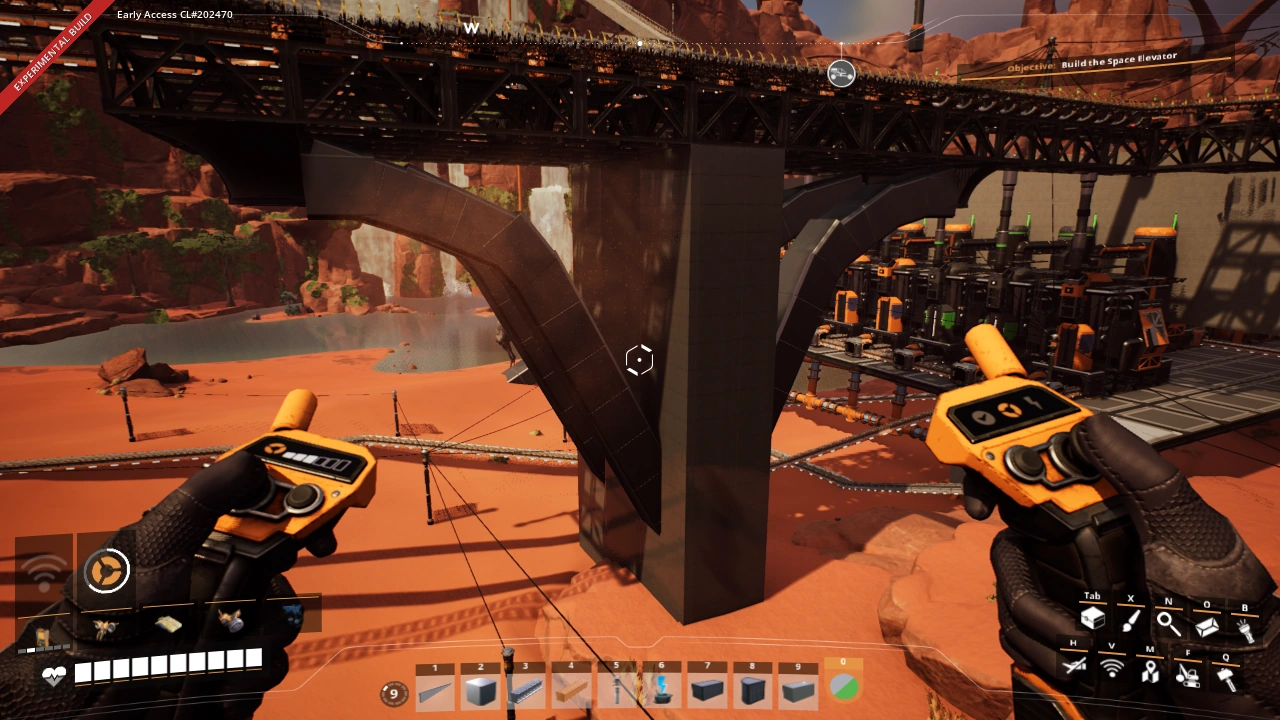1280x720 pixels.
Task: Open the build menu hammer icon
Action: [1225, 677]
